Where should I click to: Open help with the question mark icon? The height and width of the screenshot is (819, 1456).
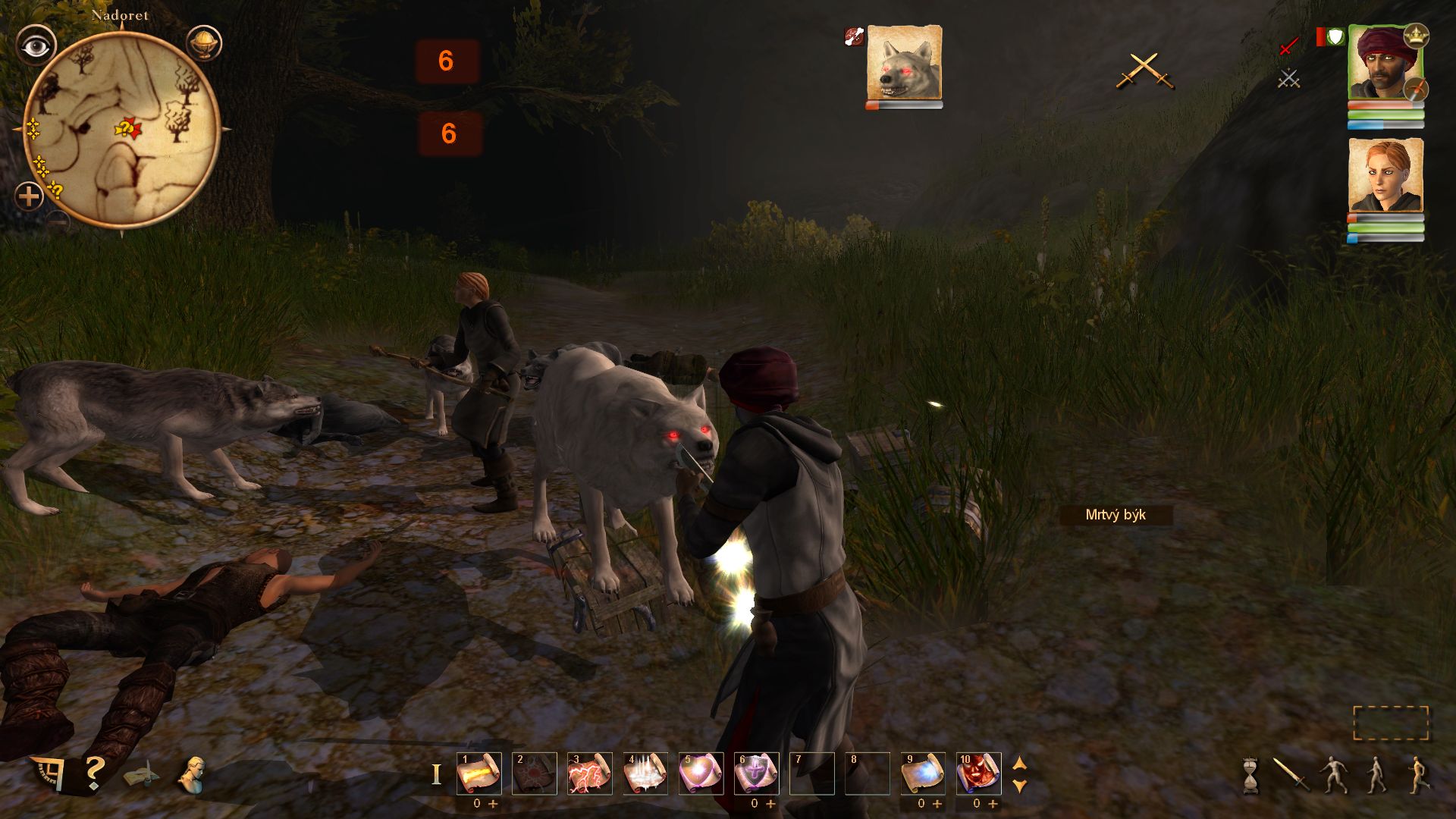click(x=94, y=773)
